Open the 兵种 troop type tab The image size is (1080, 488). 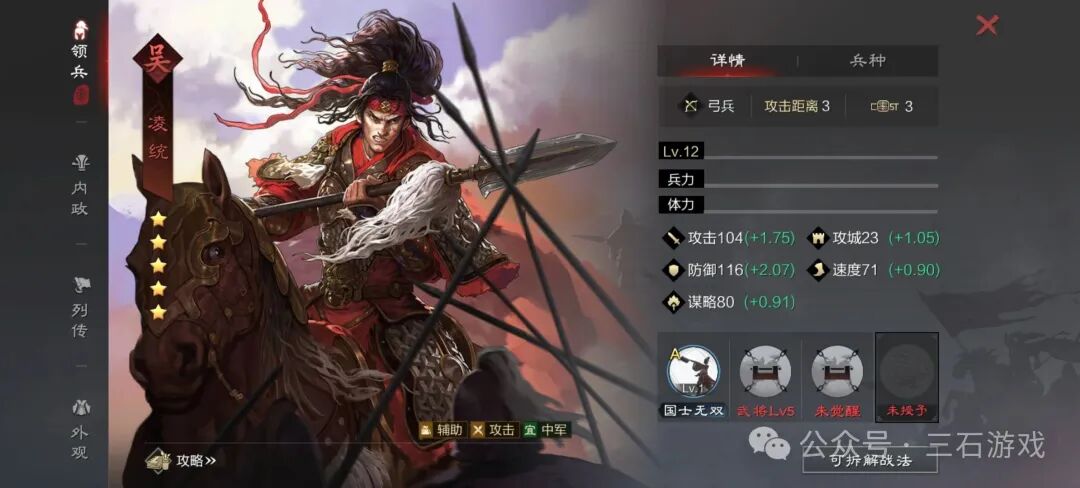pos(867,60)
